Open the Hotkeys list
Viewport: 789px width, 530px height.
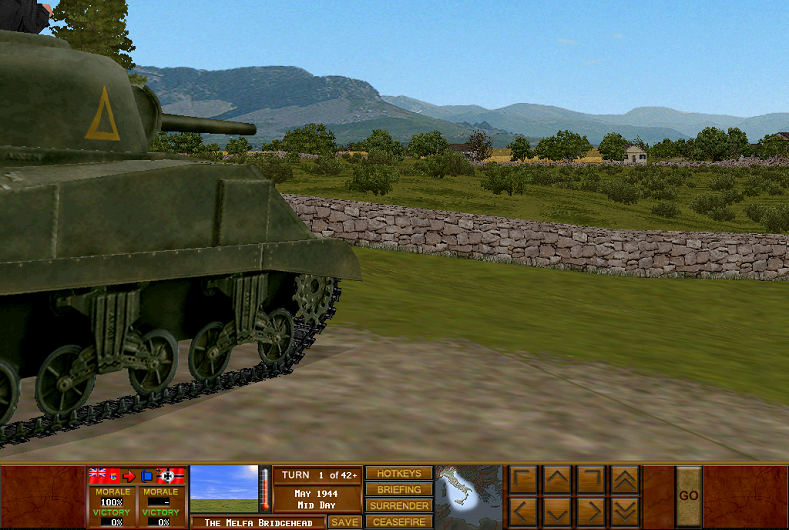pyautogui.click(x=398, y=473)
